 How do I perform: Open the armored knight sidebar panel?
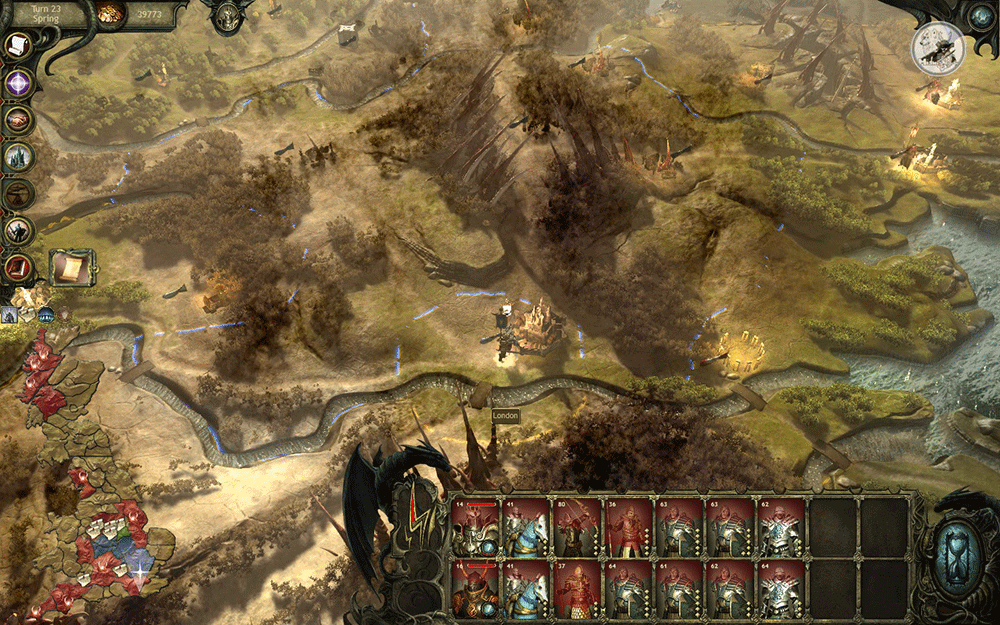pyautogui.click(x=18, y=230)
